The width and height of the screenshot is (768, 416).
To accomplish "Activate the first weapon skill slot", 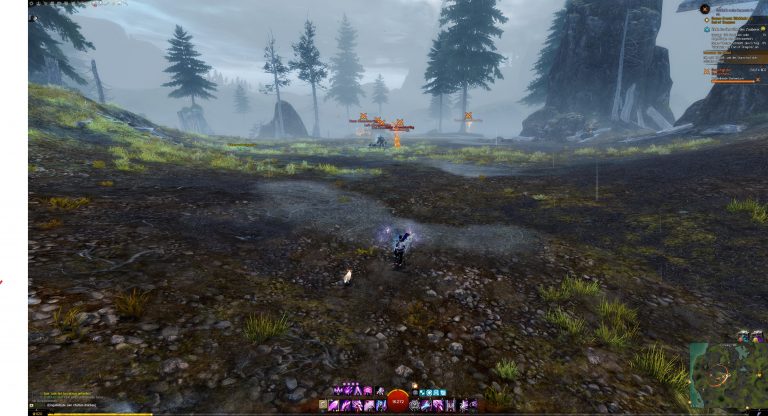I will 335,405.
